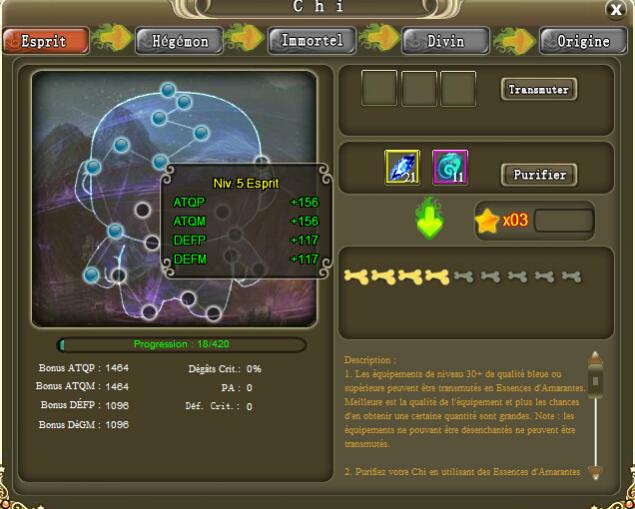Screen dimensions: 635x509
Task: Show the Divin tab
Action: coord(446,41)
